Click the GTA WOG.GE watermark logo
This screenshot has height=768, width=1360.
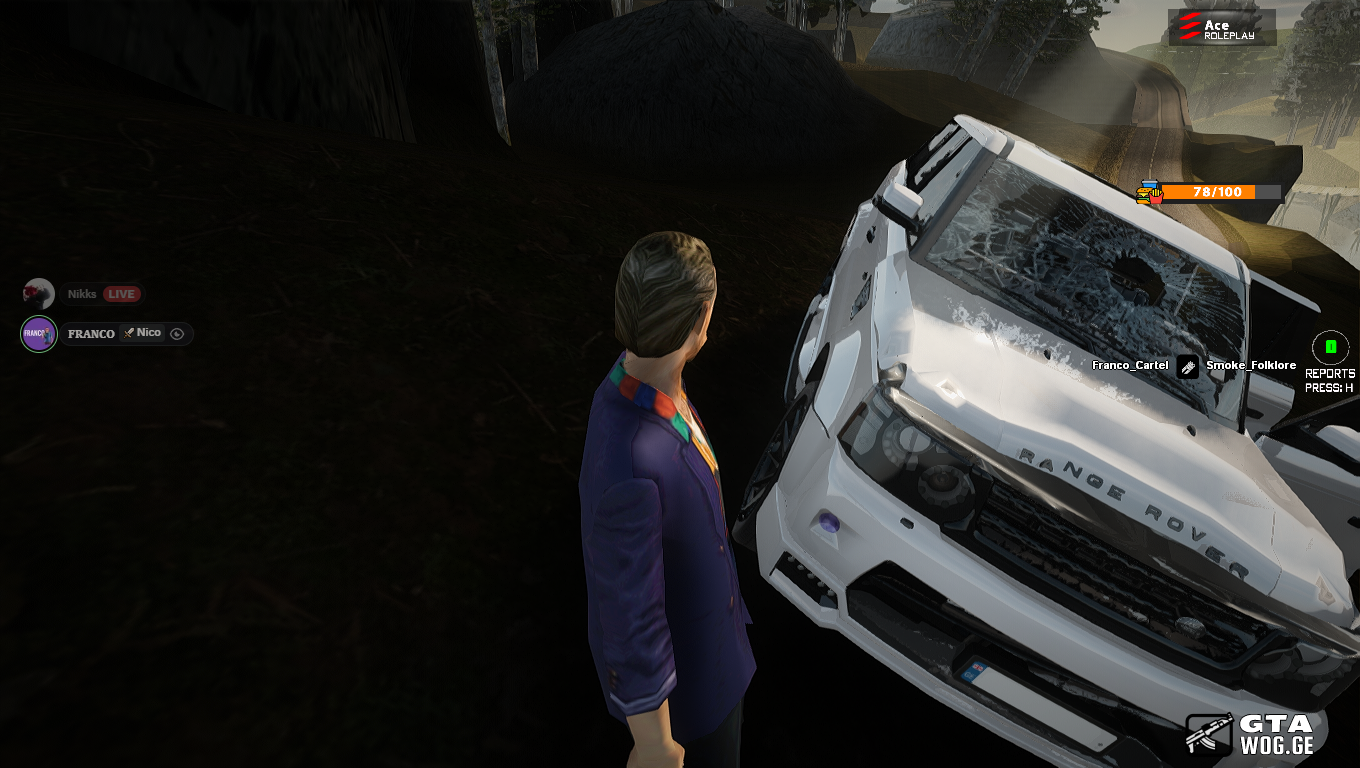point(1249,733)
